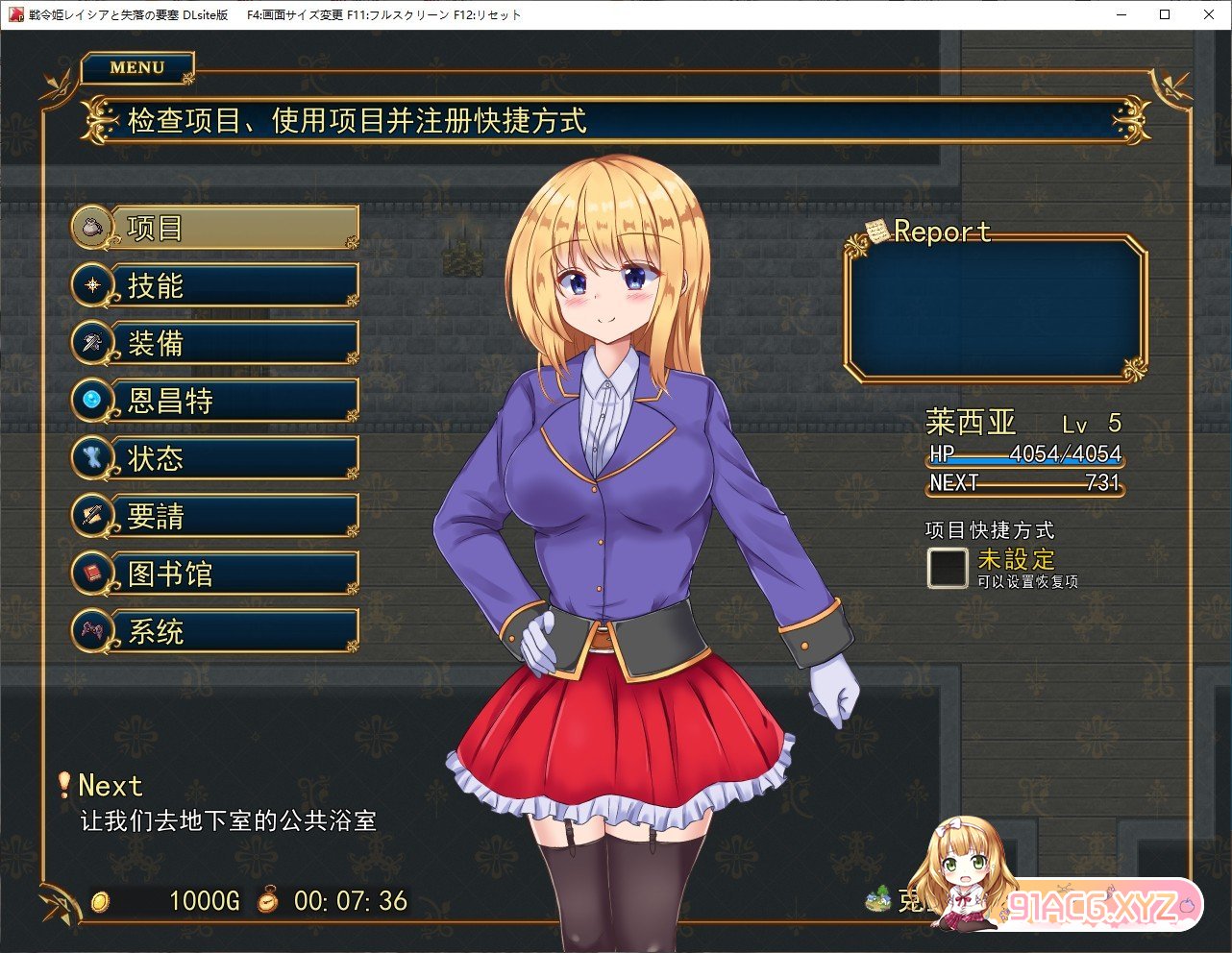Viewport: 1232px width, 953px height.
Task: Minimize the game window
Action: click(x=1121, y=14)
